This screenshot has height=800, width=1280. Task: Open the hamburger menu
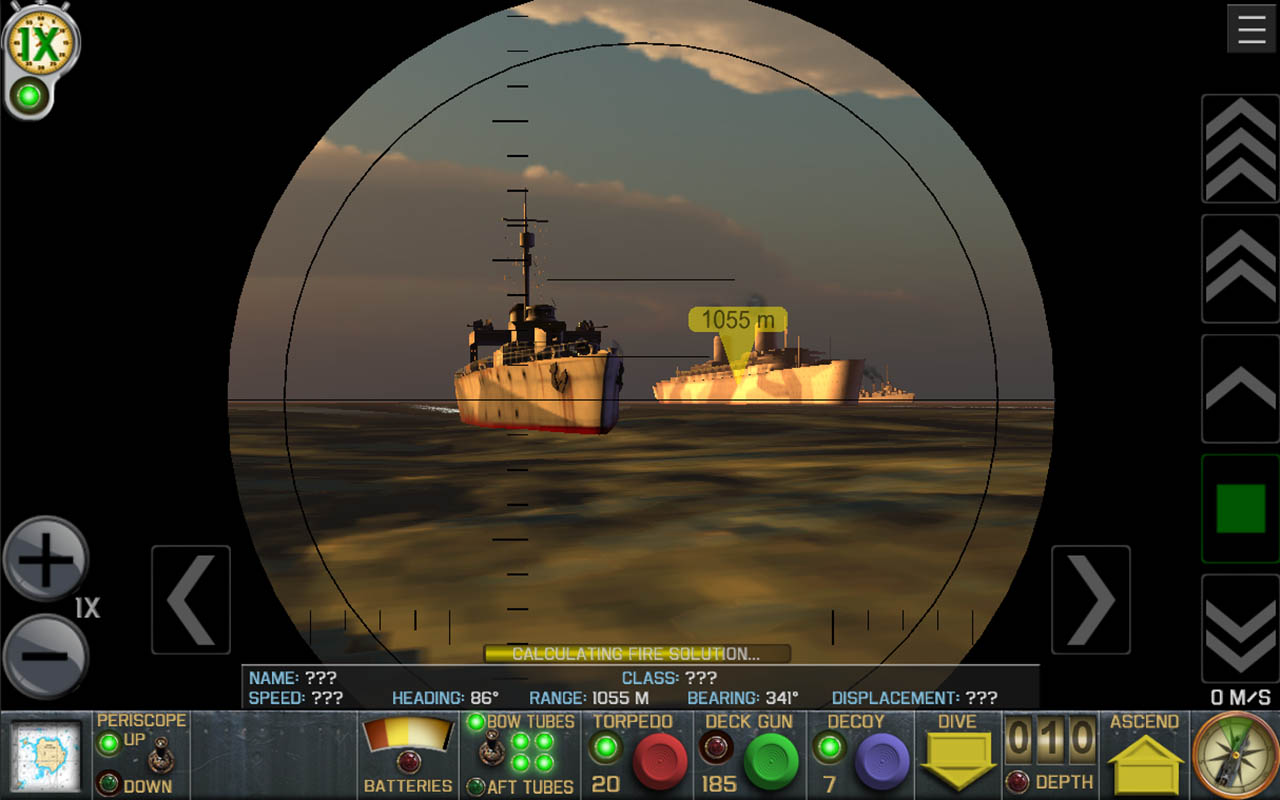point(1251,29)
